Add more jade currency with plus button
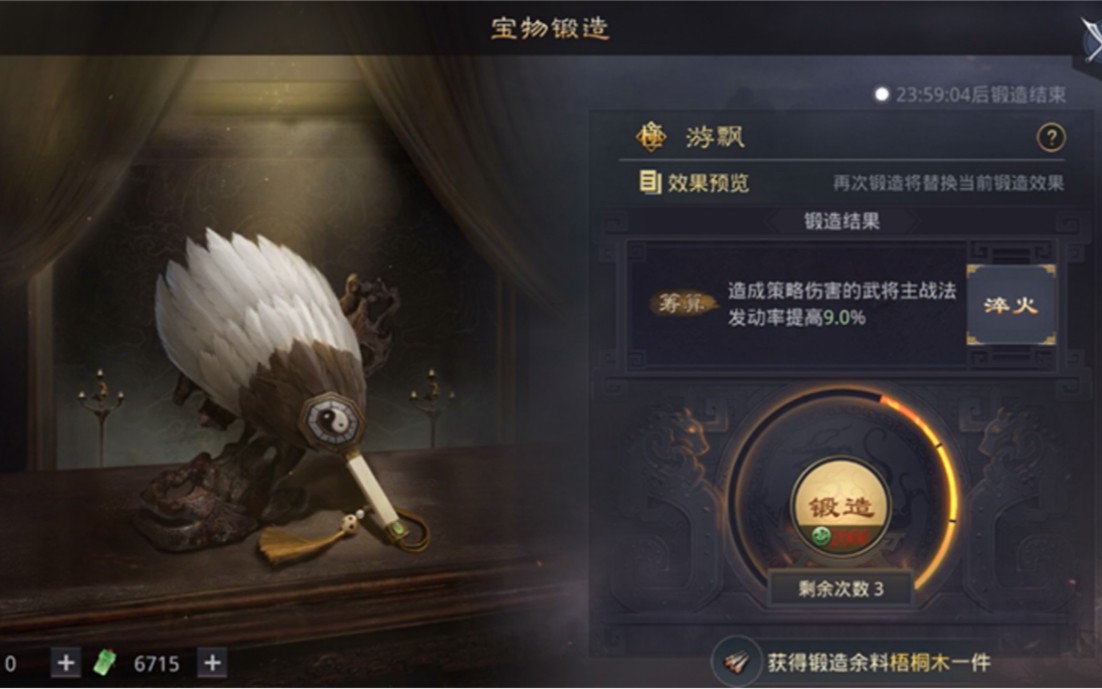 [211, 662]
